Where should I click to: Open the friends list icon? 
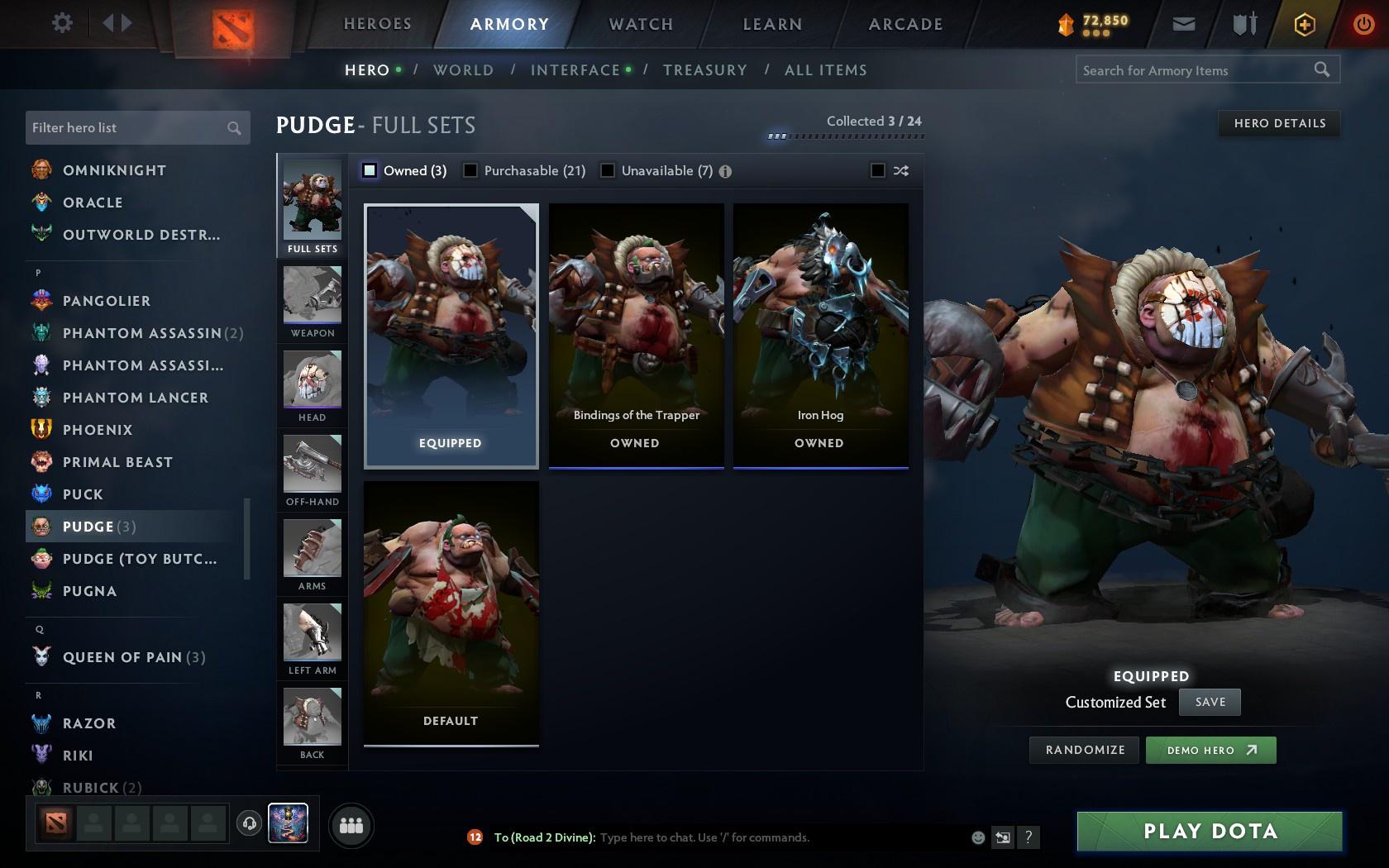(x=351, y=825)
